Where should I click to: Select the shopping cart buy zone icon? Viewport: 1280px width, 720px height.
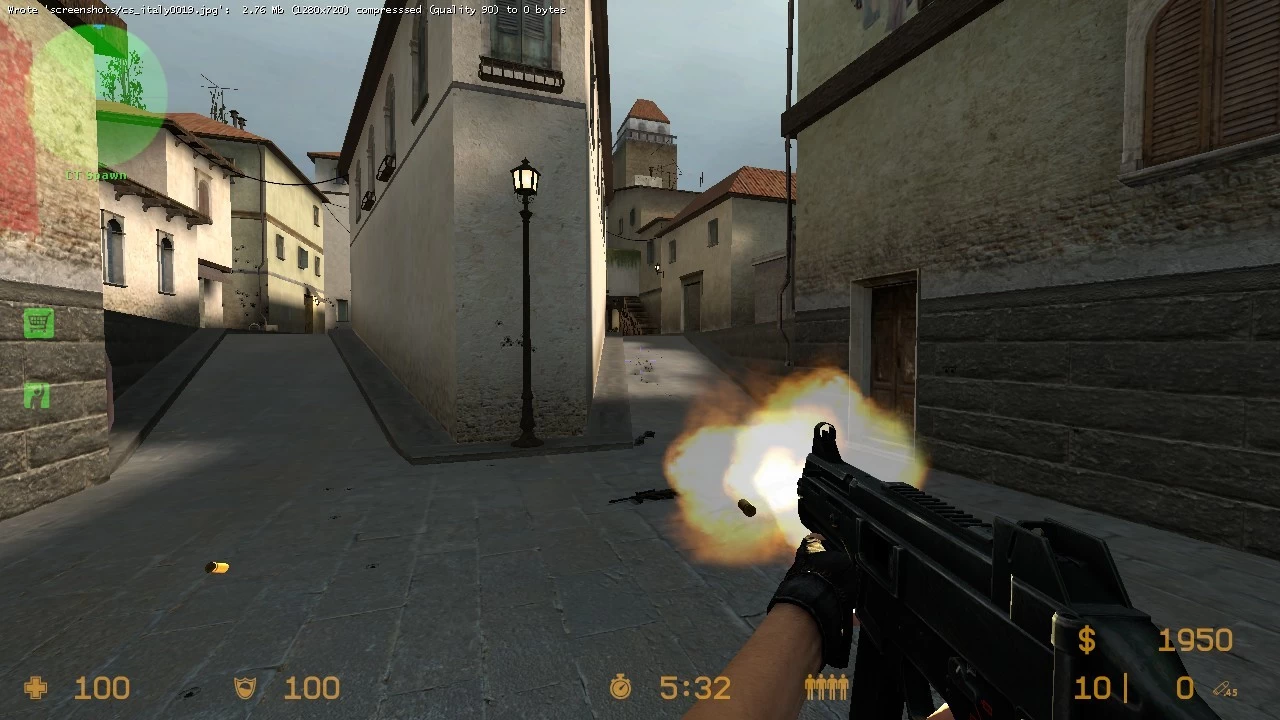pyautogui.click(x=38, y=323)
